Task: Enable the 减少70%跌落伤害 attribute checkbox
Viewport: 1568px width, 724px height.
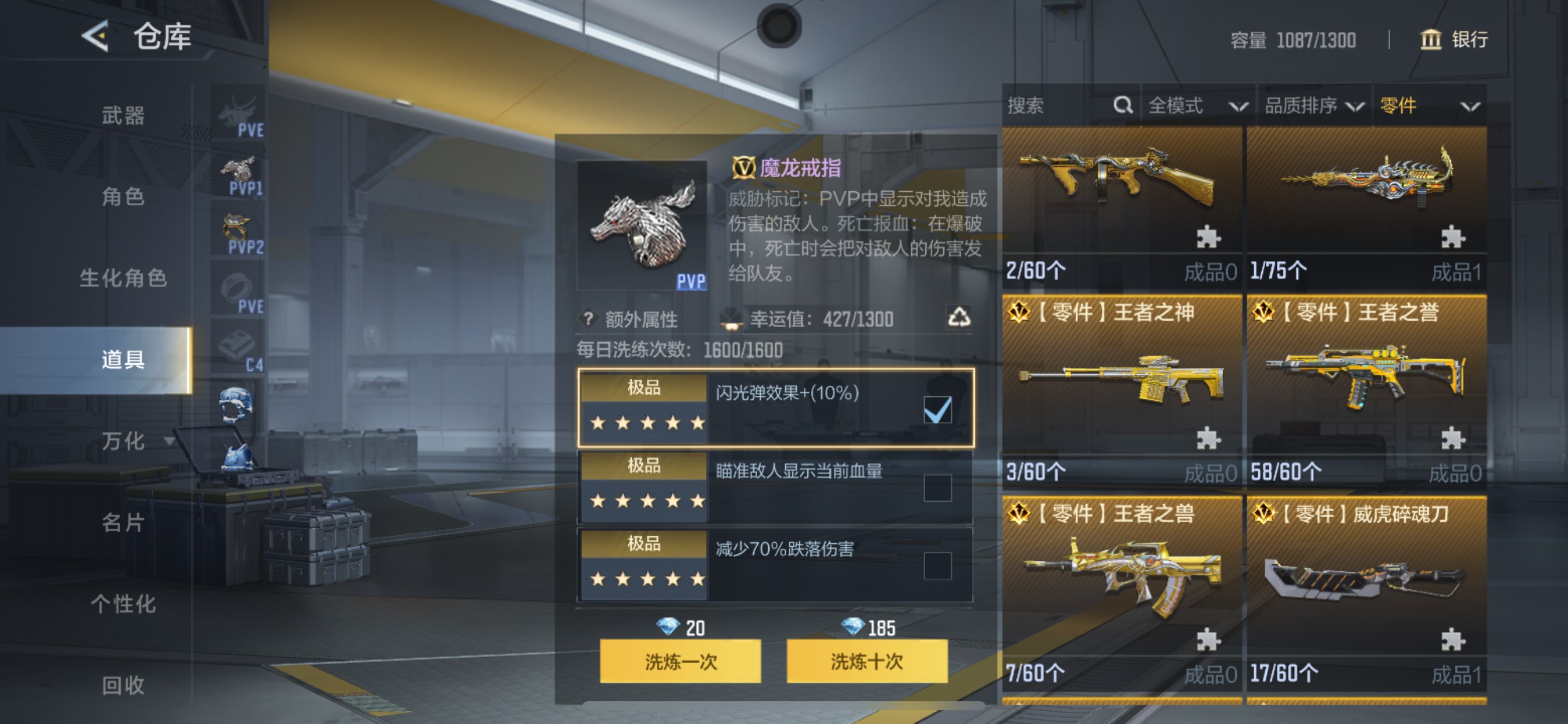Action: point(939,566)
